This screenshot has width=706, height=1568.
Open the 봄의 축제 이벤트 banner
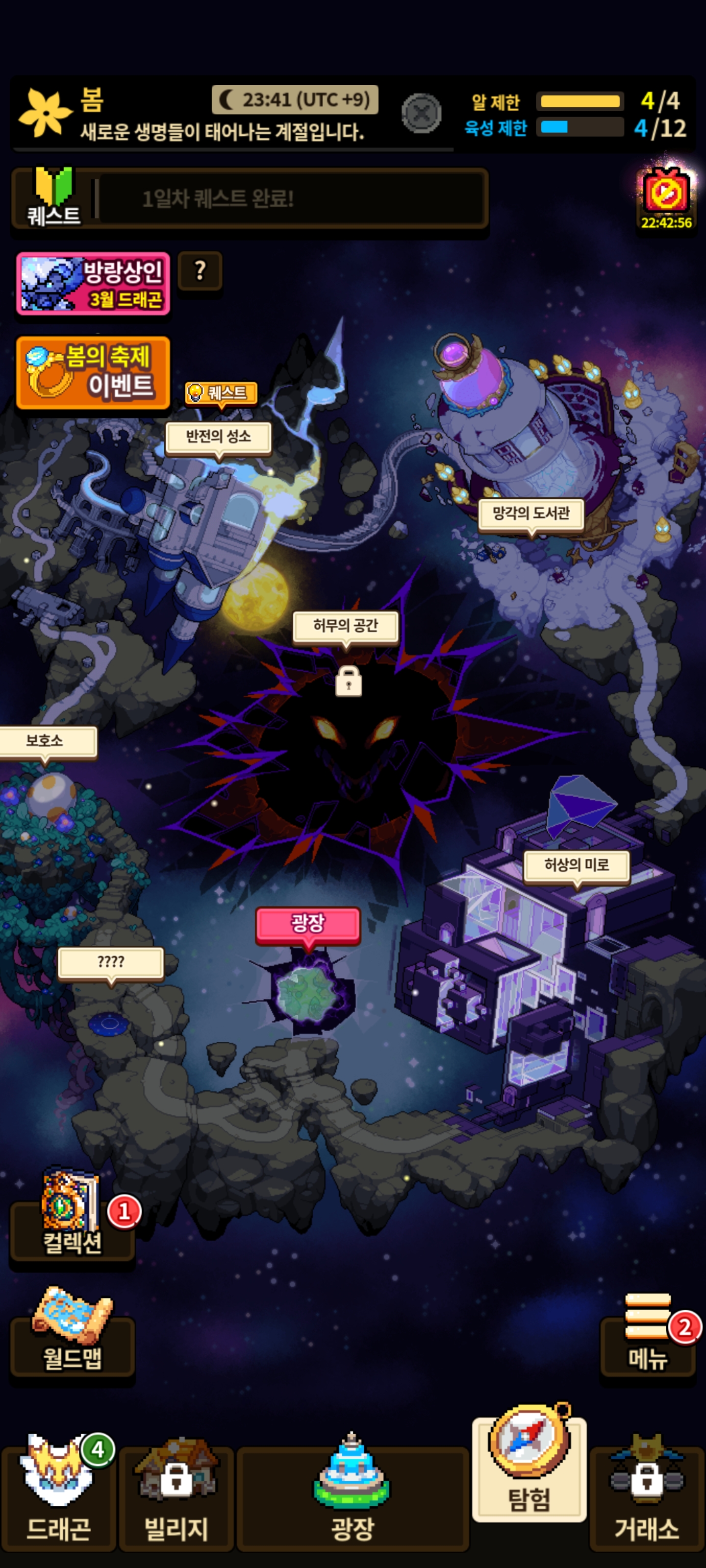[x=93, y=372]
